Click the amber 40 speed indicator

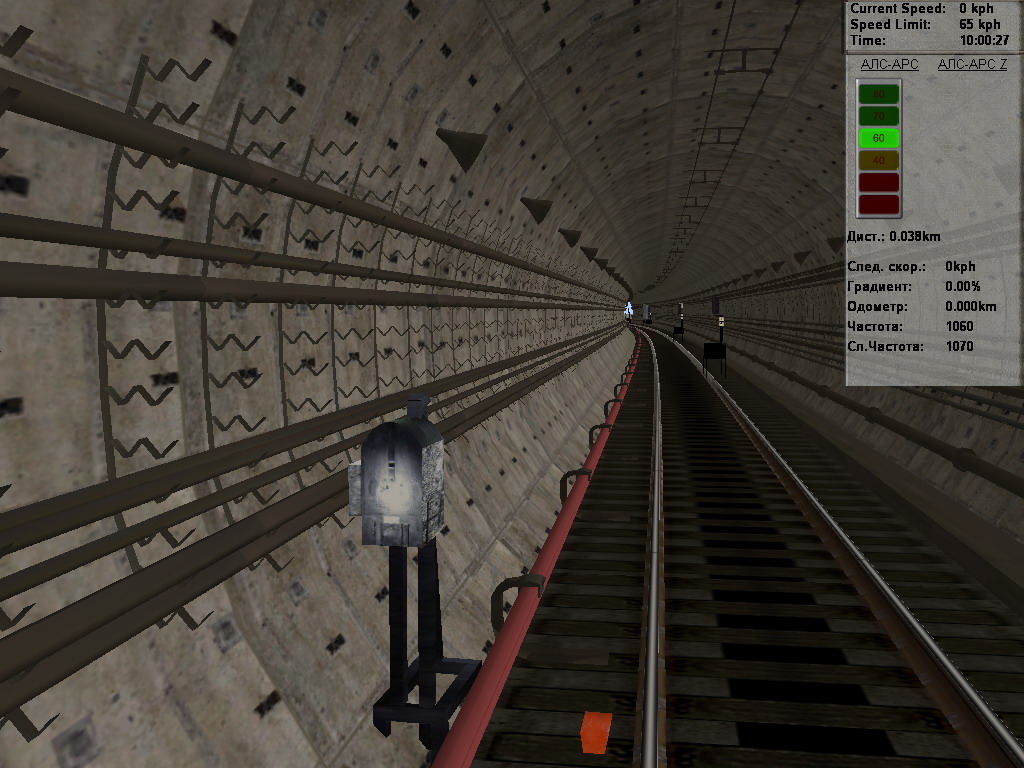coord(879,160)
